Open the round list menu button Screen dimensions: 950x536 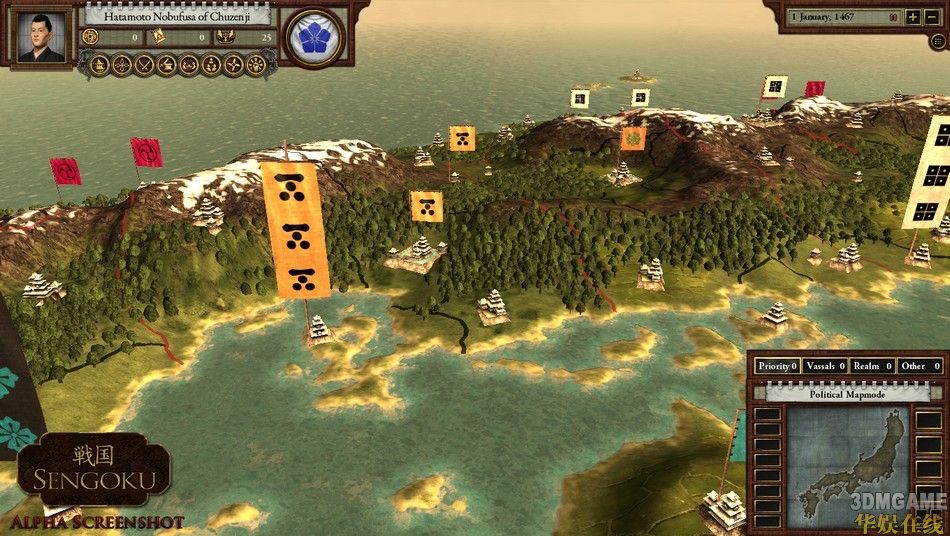click(x=938, y=41)
